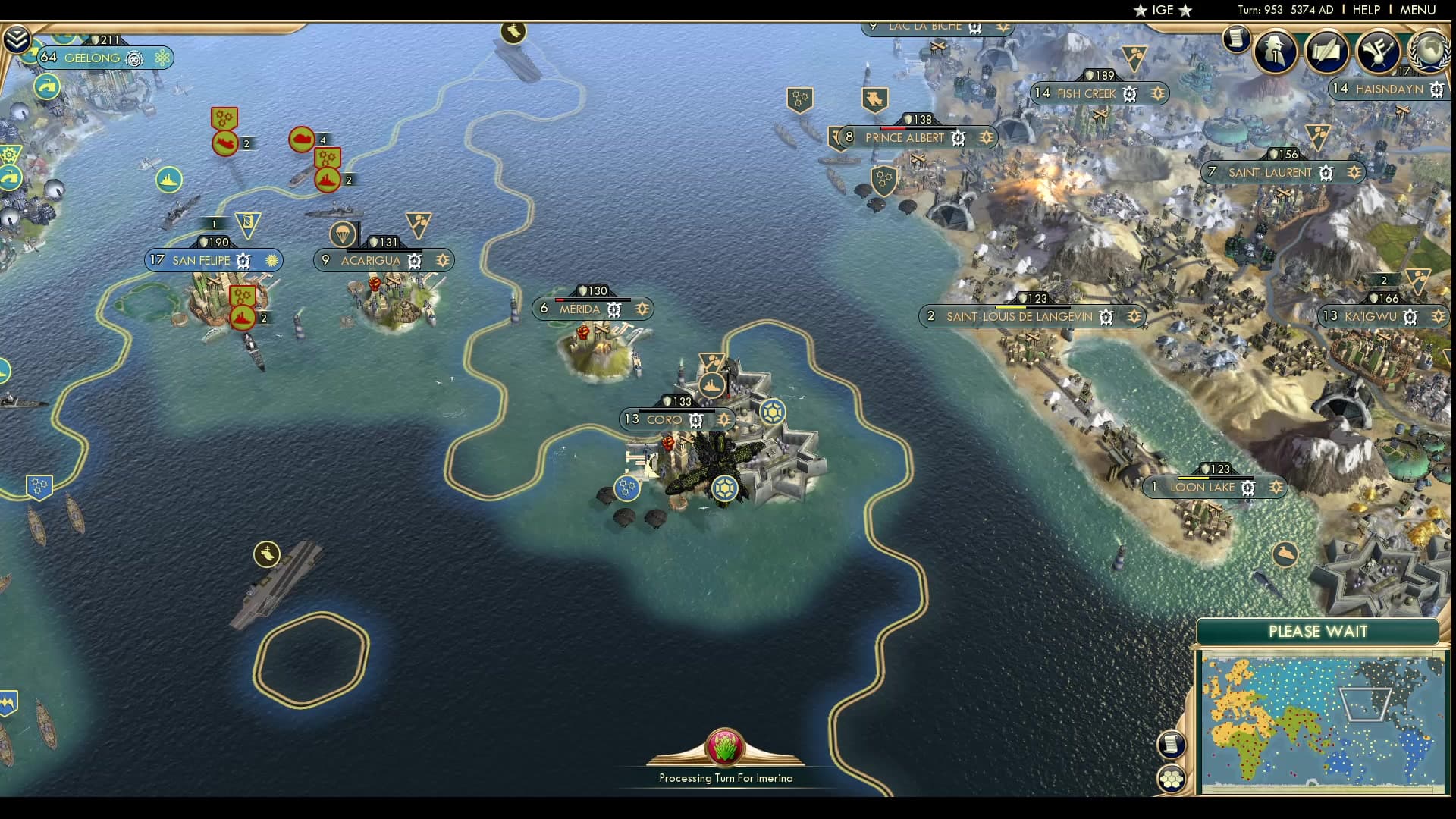Toggle strategic view with the hex button near minimap
Screen dimensions: 1456x819
1172,777
